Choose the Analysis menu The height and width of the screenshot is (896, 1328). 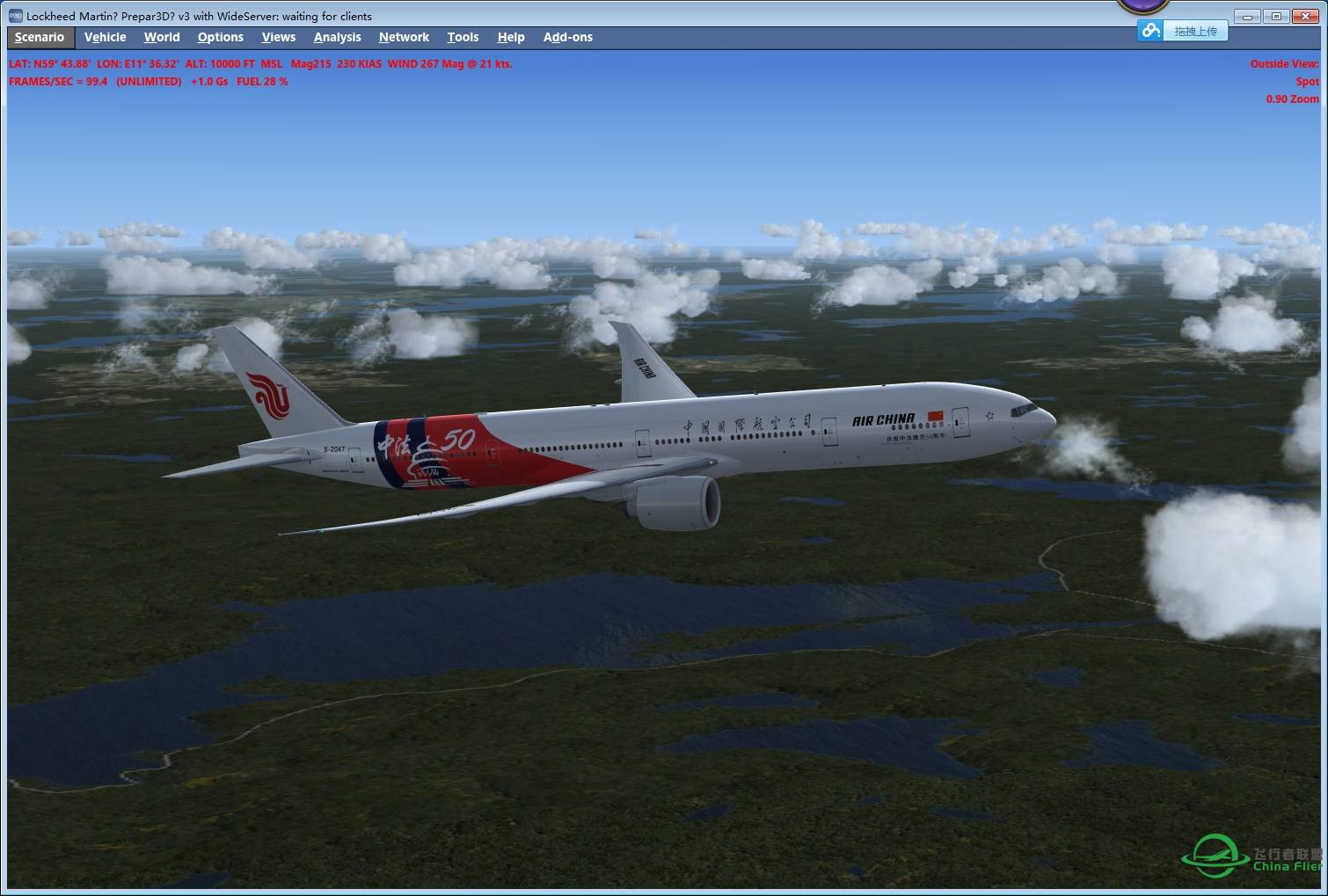(x=337, y=37)
